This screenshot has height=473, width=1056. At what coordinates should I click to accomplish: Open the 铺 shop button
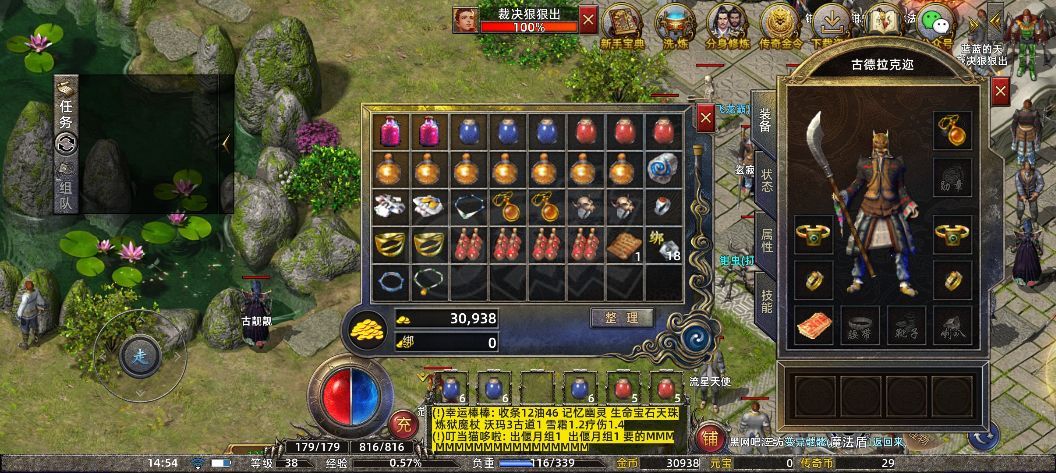pyautogui.click(x=709, y=438)
